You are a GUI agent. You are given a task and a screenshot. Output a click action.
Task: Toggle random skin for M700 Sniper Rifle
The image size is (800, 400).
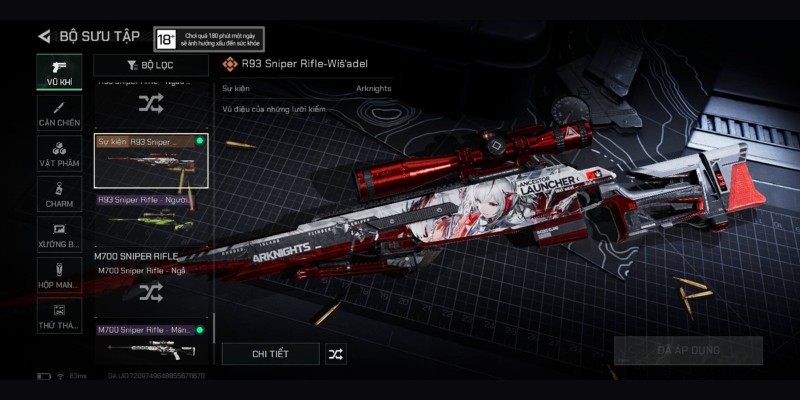(x=151, y=292)
